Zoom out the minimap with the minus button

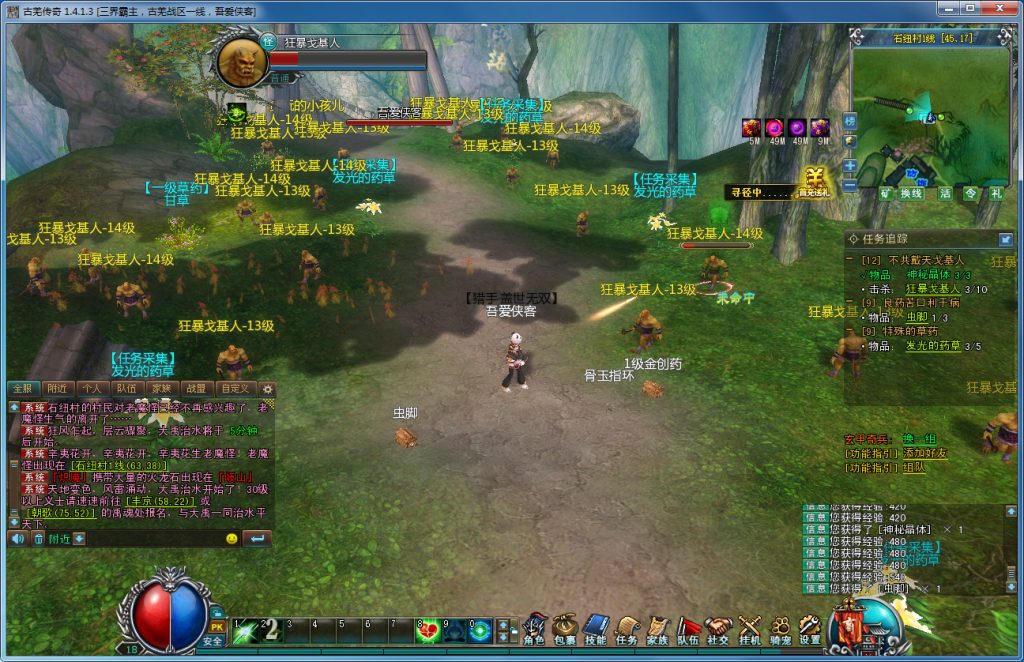tap(850, 184)
